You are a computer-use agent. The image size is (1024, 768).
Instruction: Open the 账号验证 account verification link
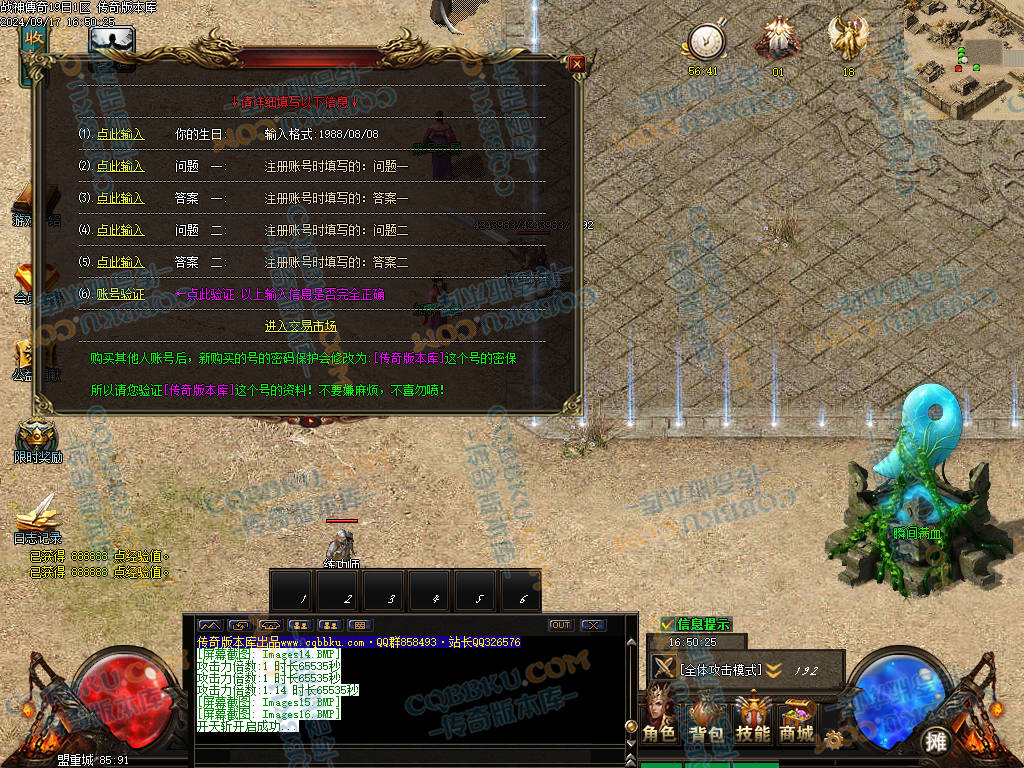(x=120, y=294)
